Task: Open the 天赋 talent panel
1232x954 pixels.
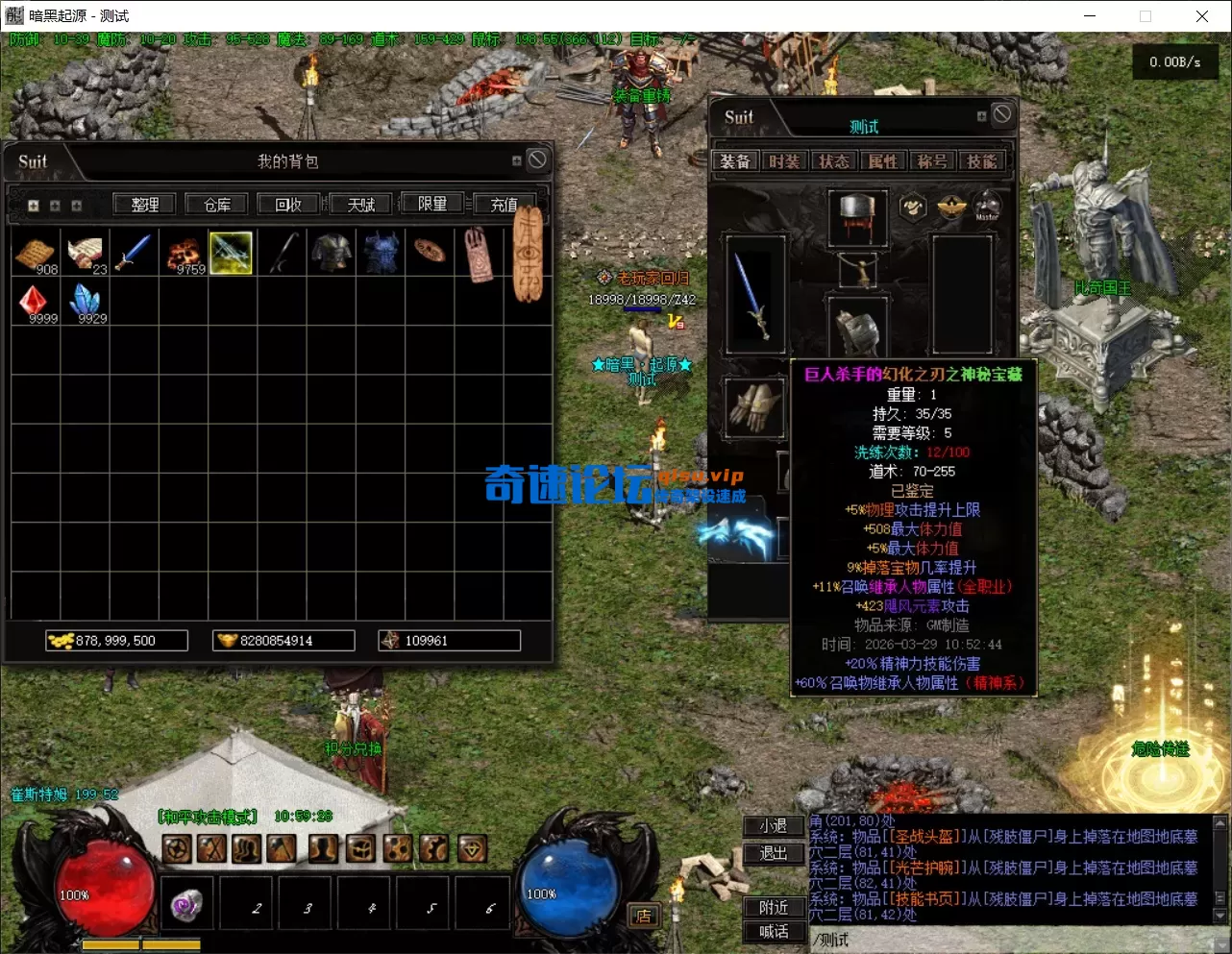Action: (x=361, y=205)
